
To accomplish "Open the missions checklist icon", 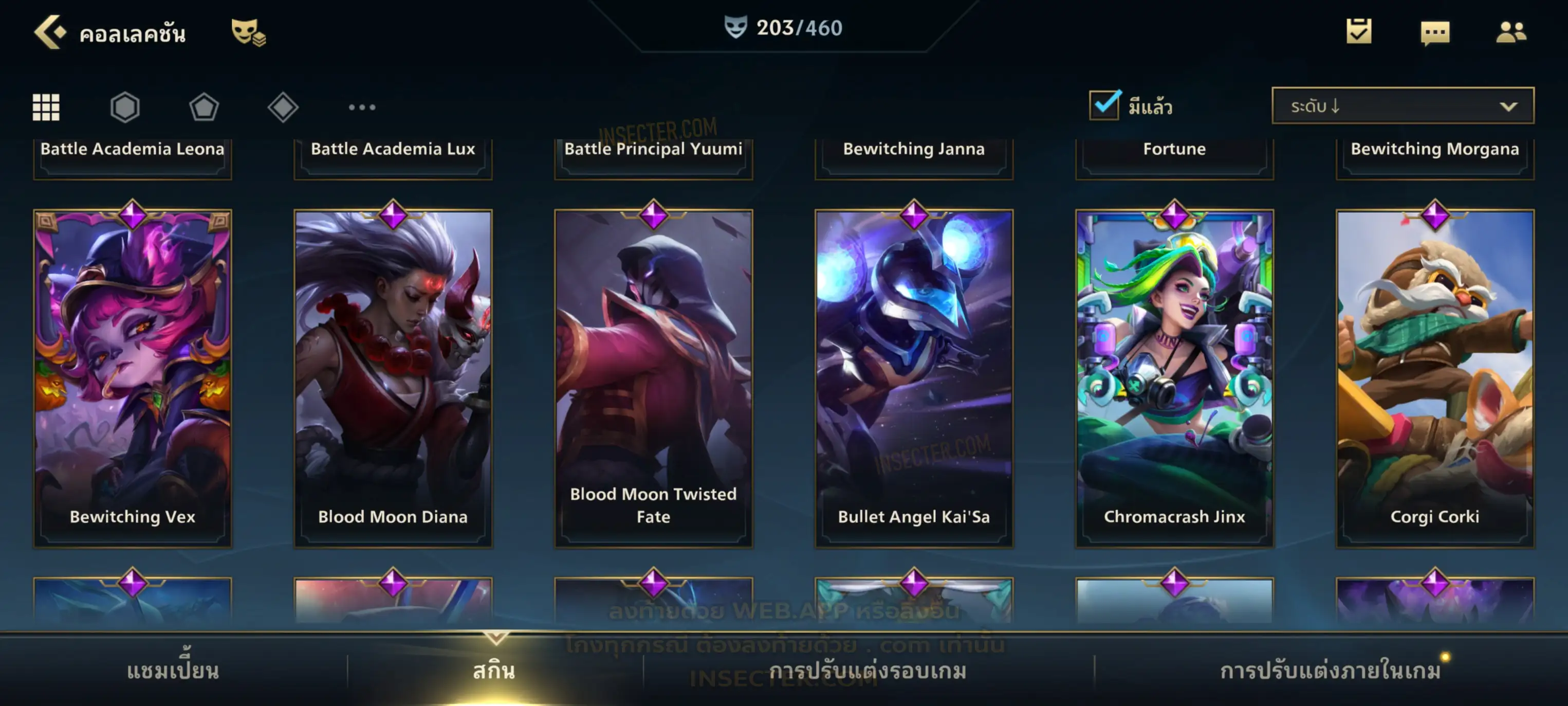I will pyautogui.click(x=1358, y=32).
